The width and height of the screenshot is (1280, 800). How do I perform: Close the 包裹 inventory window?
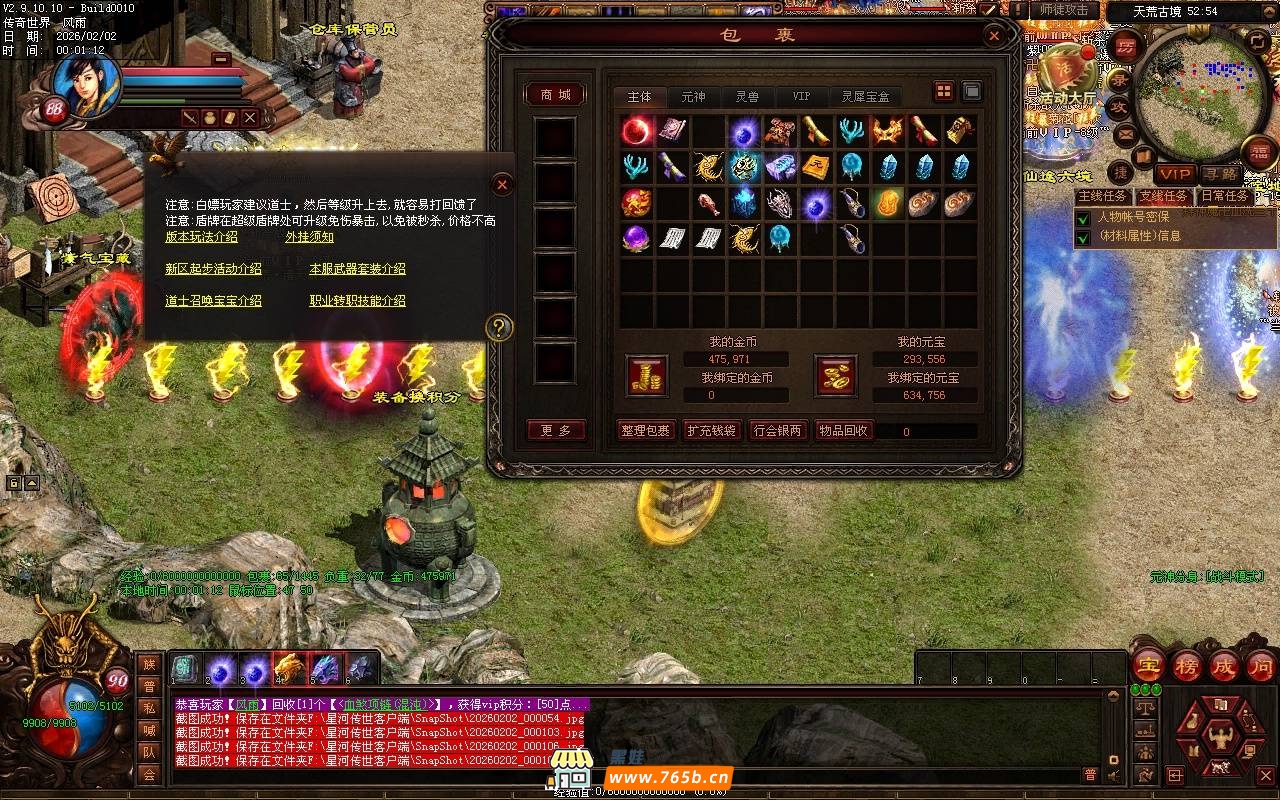(994, 37)
